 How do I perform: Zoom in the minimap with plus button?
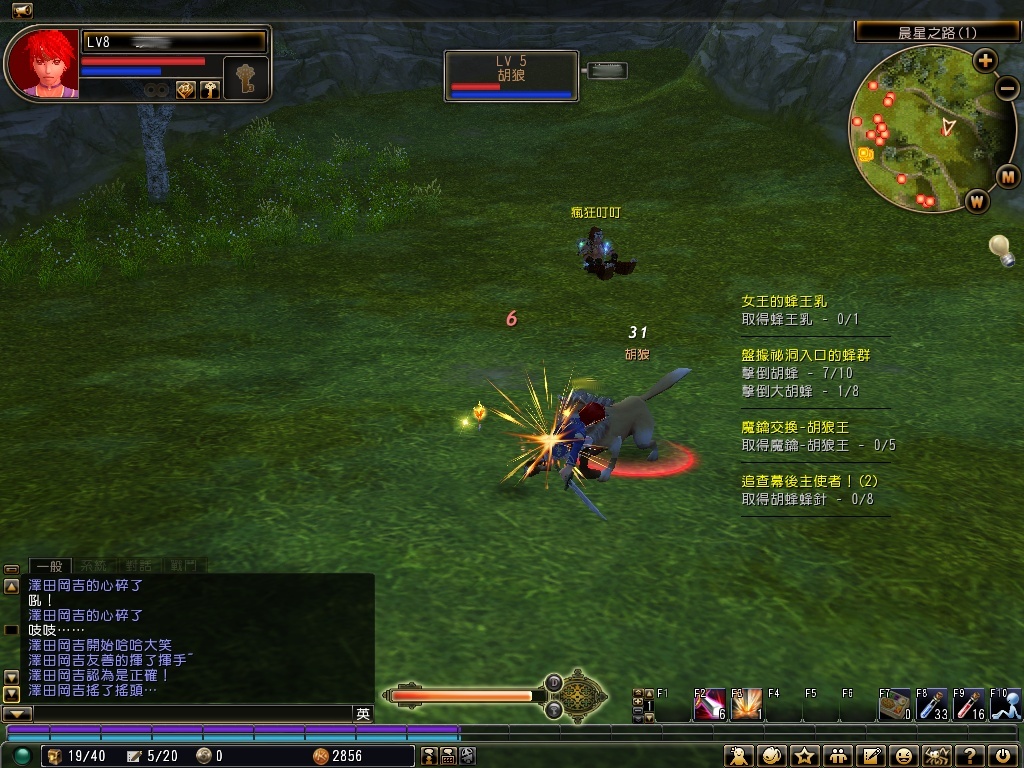point(985,60)
